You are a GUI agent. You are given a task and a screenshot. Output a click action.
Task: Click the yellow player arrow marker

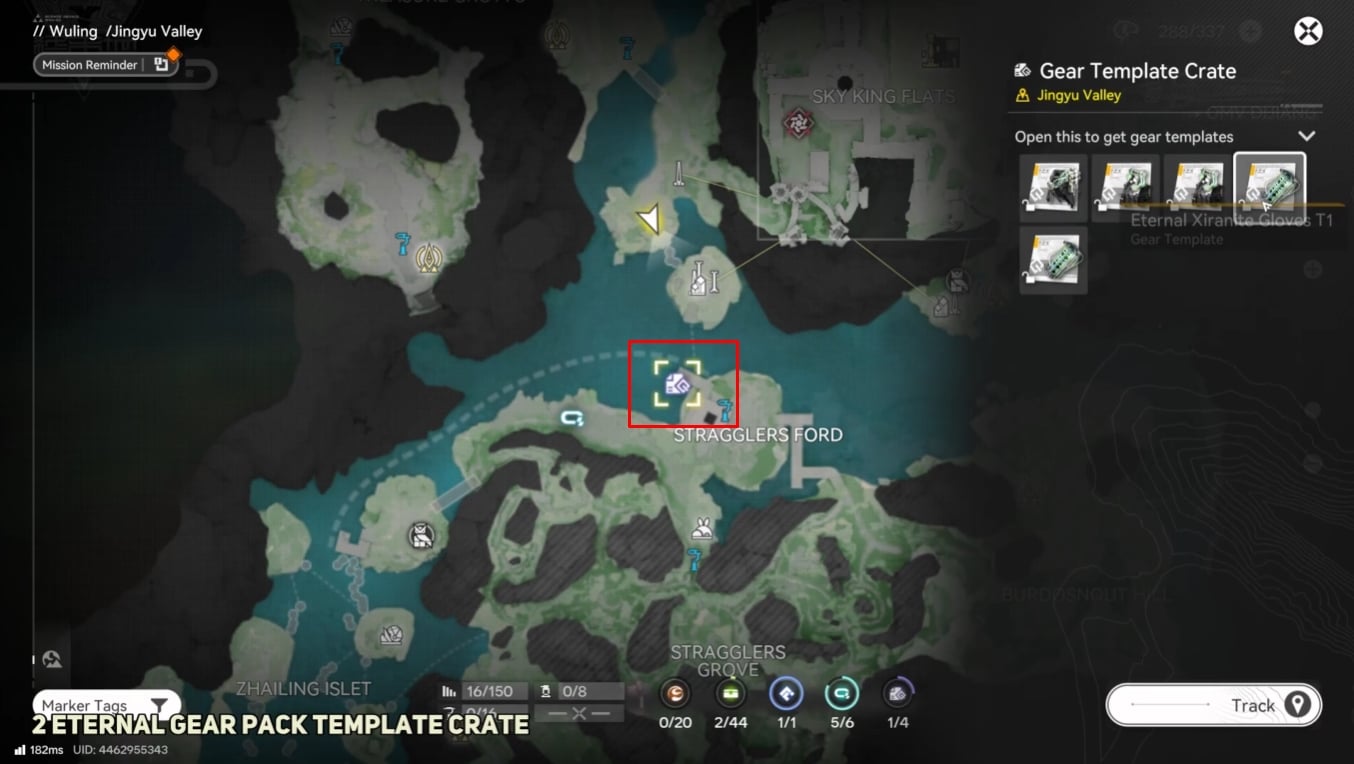650,219
